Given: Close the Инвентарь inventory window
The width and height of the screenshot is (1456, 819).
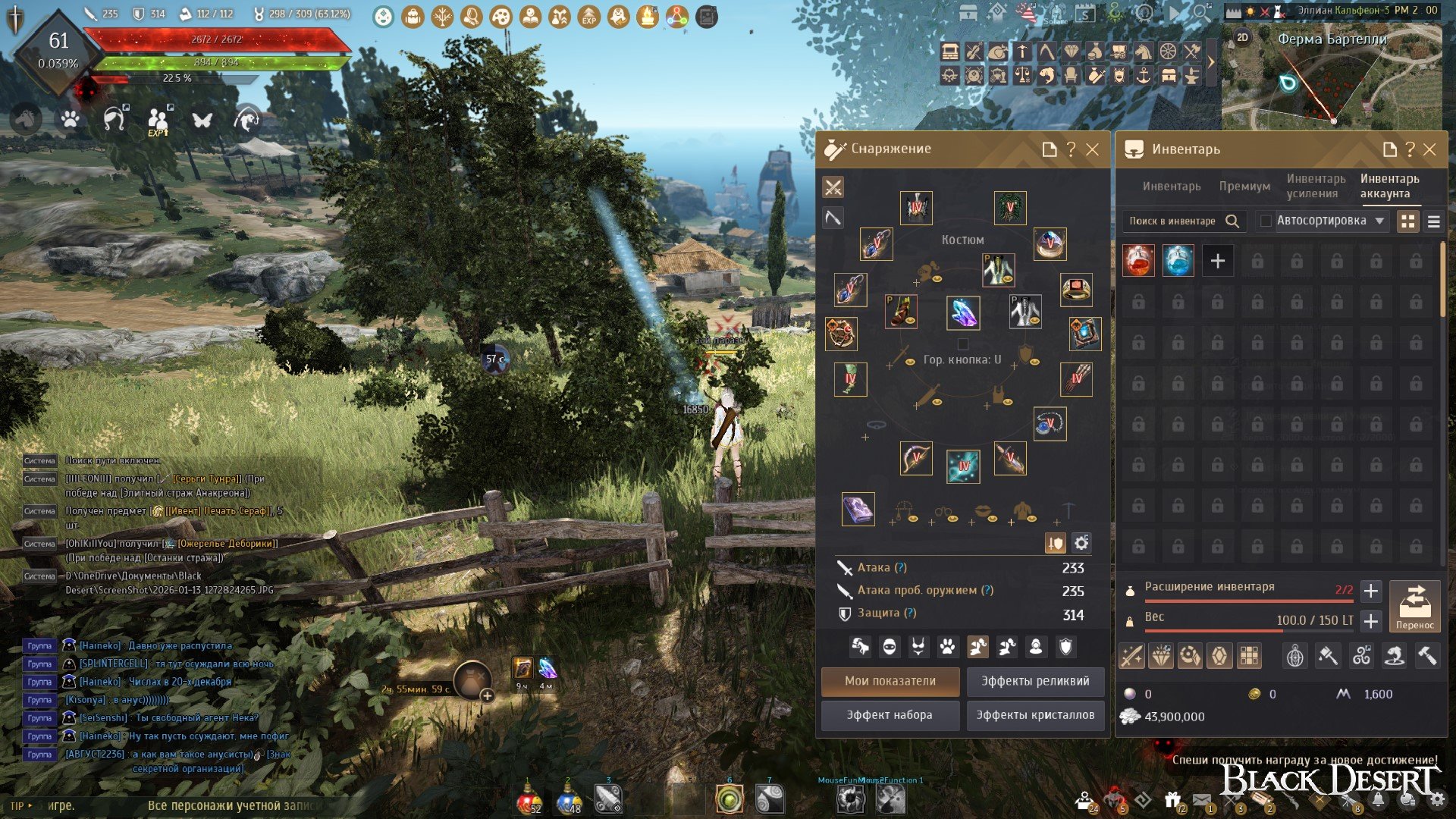Looking at the screenshot, I should click(1429, 149).
